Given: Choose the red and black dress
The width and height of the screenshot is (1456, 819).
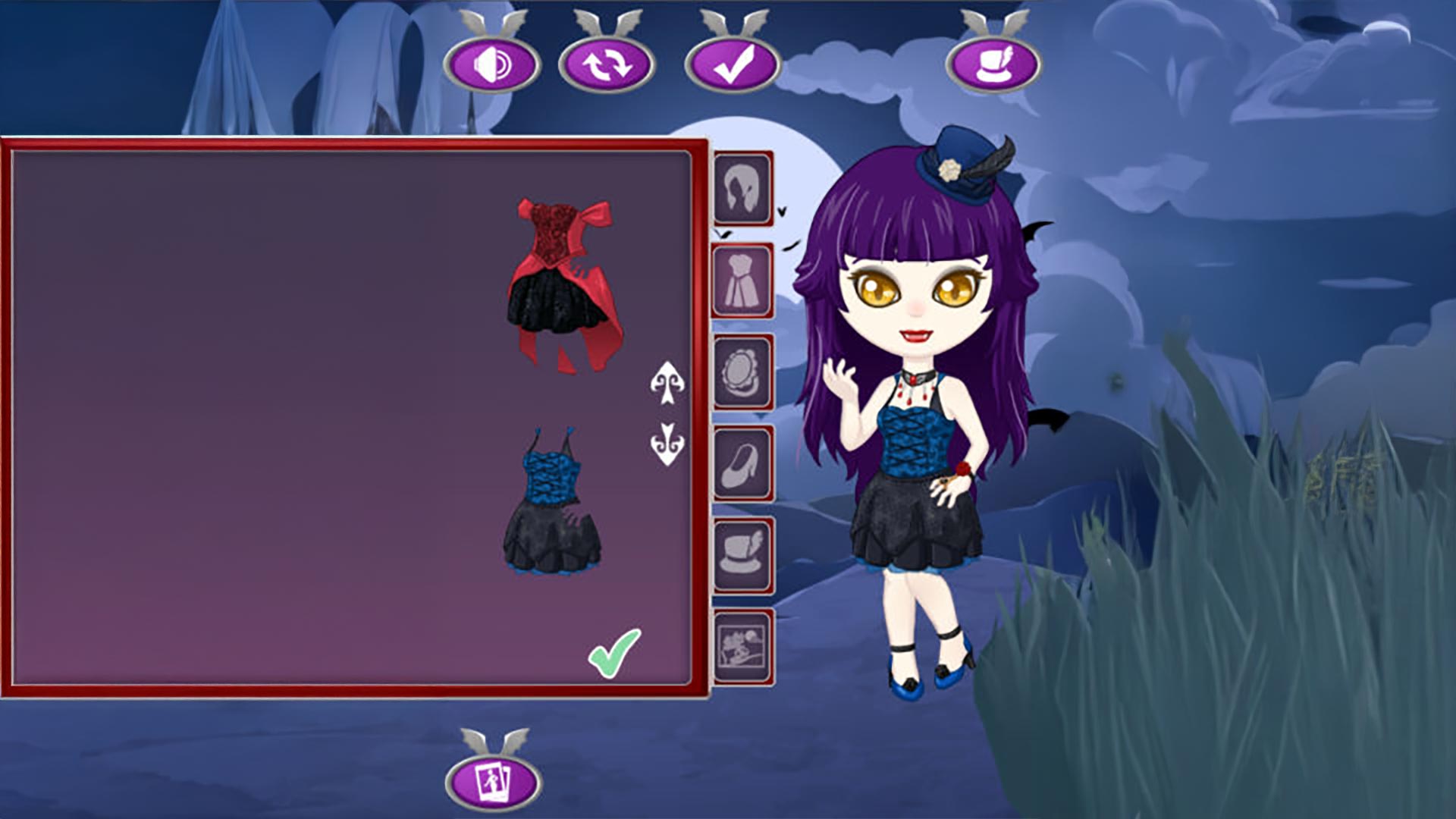Looking at the screenshot, I should point(564,286).
